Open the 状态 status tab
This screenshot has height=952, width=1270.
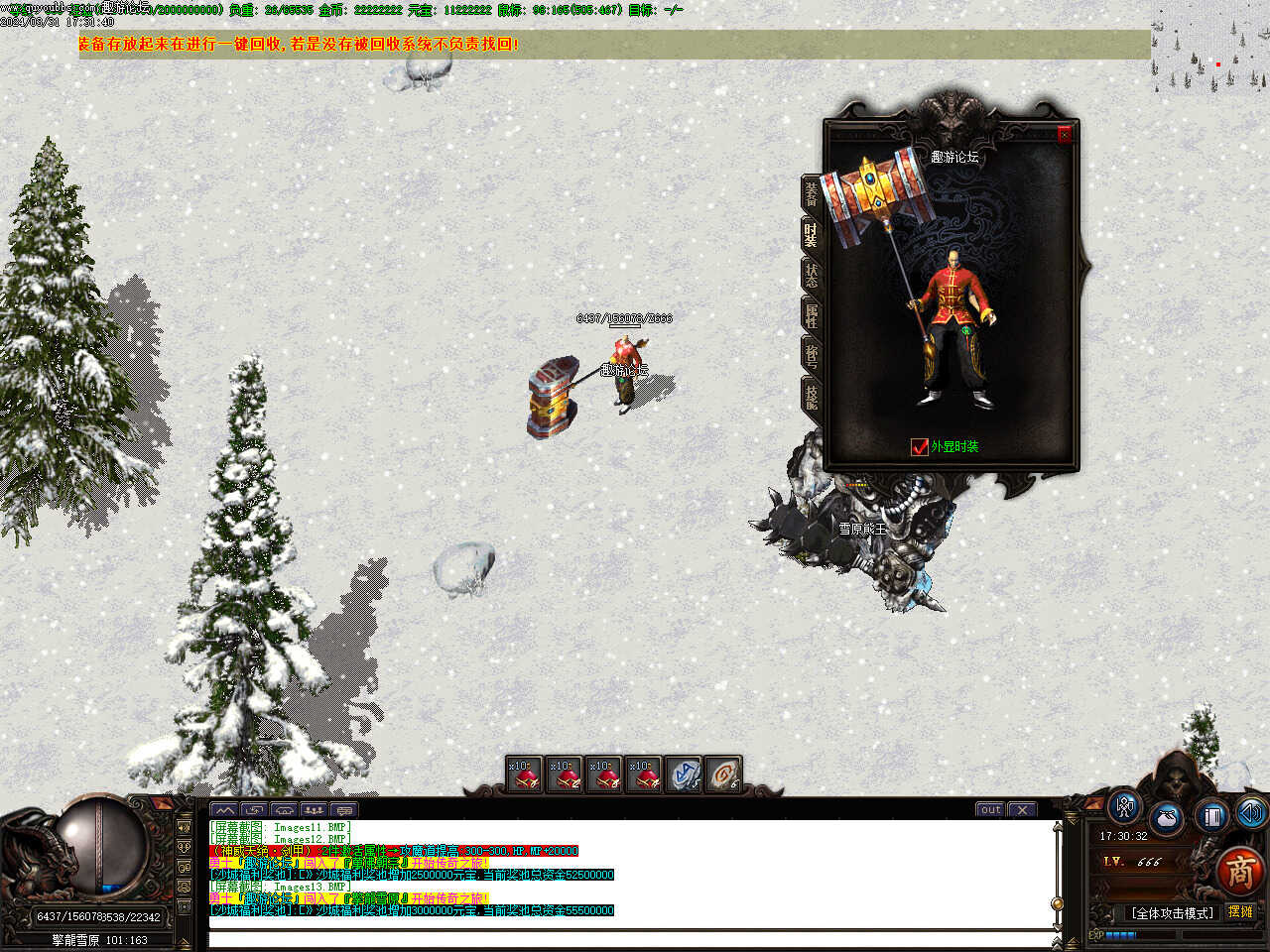[811, 276]
